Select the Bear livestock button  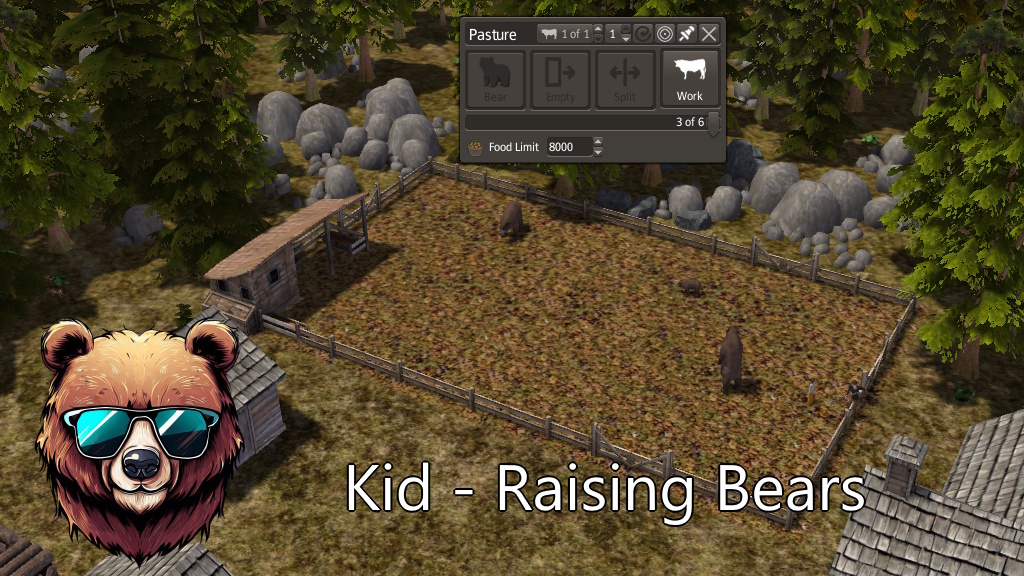pyautogui.click(x=495, y=79)
